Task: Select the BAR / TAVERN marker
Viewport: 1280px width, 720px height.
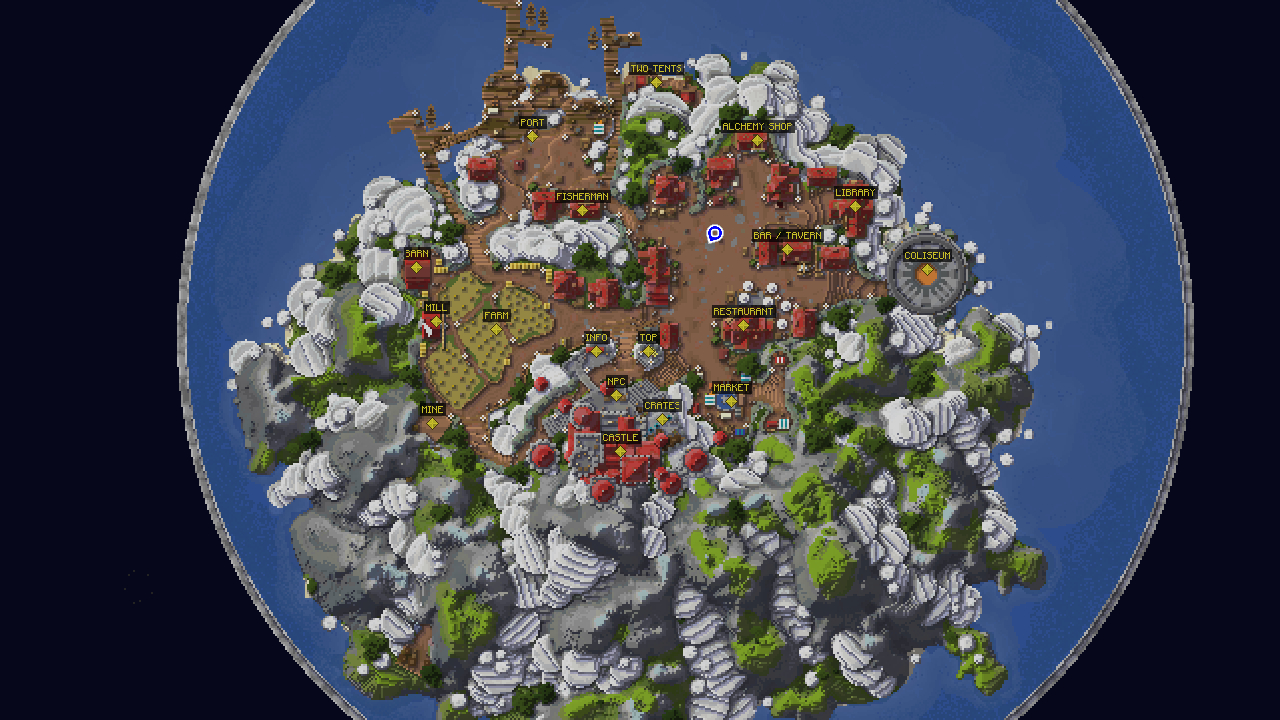Action: point(786,249)
